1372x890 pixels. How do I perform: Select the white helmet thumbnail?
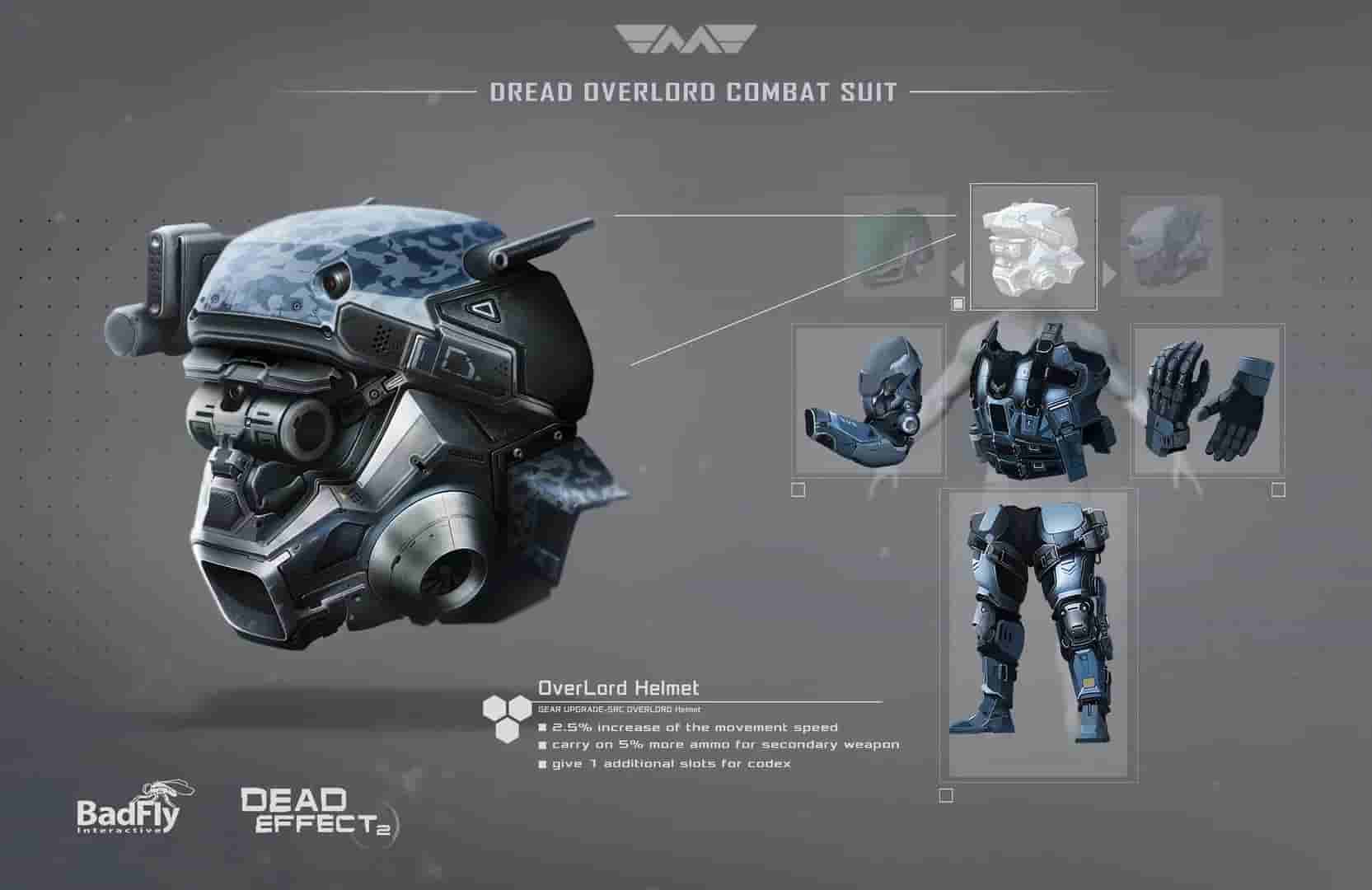click(x=1033, y=246)
